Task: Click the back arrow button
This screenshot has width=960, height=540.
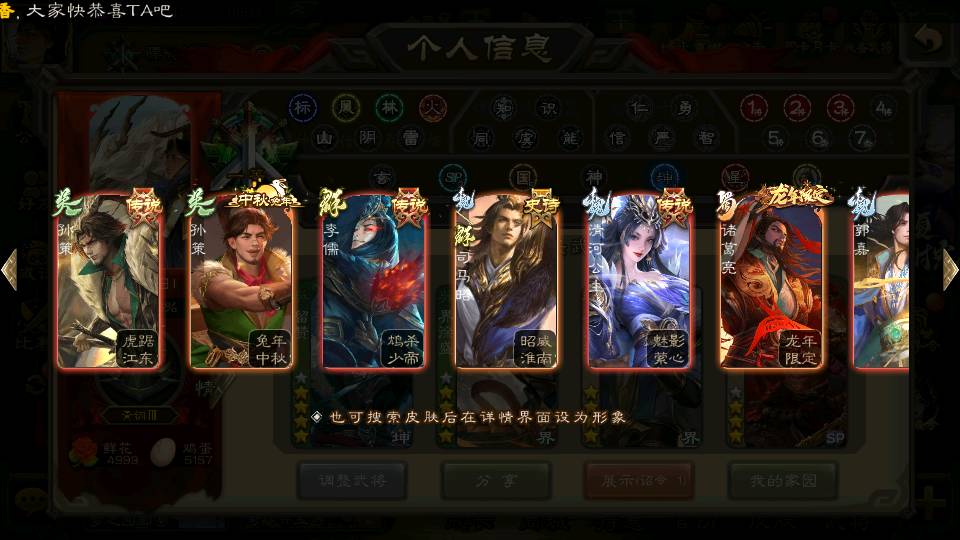Action: coord(929,40)
